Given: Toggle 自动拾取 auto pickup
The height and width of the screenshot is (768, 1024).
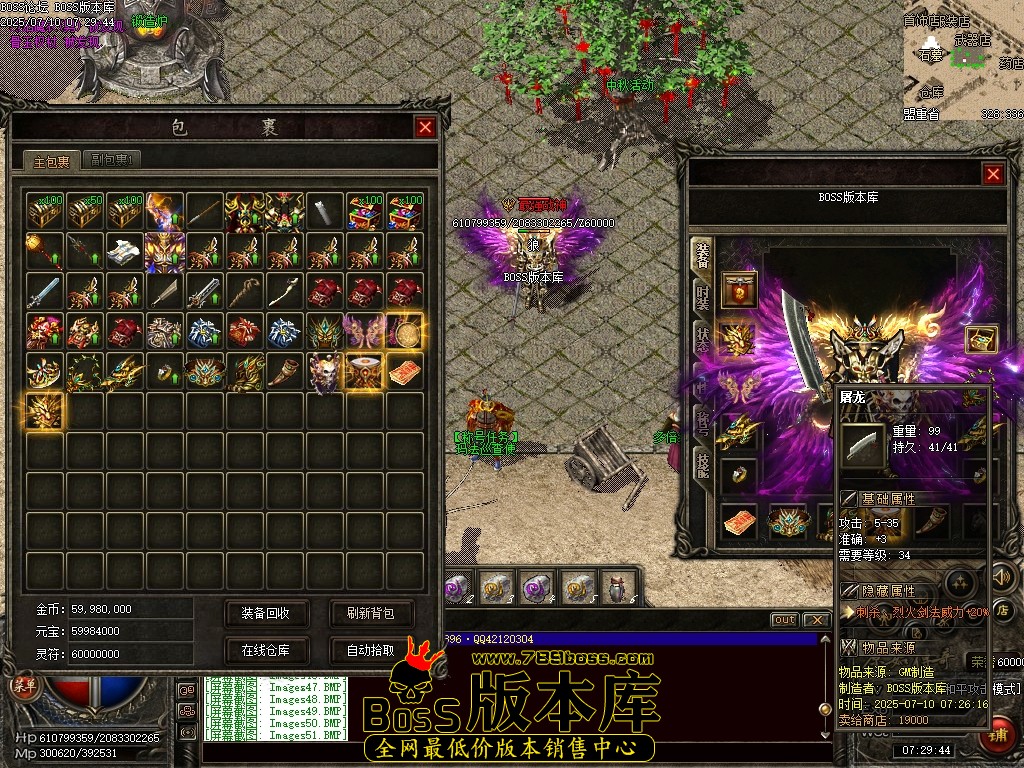Looking at the screenshot, I should click(370, 650).
